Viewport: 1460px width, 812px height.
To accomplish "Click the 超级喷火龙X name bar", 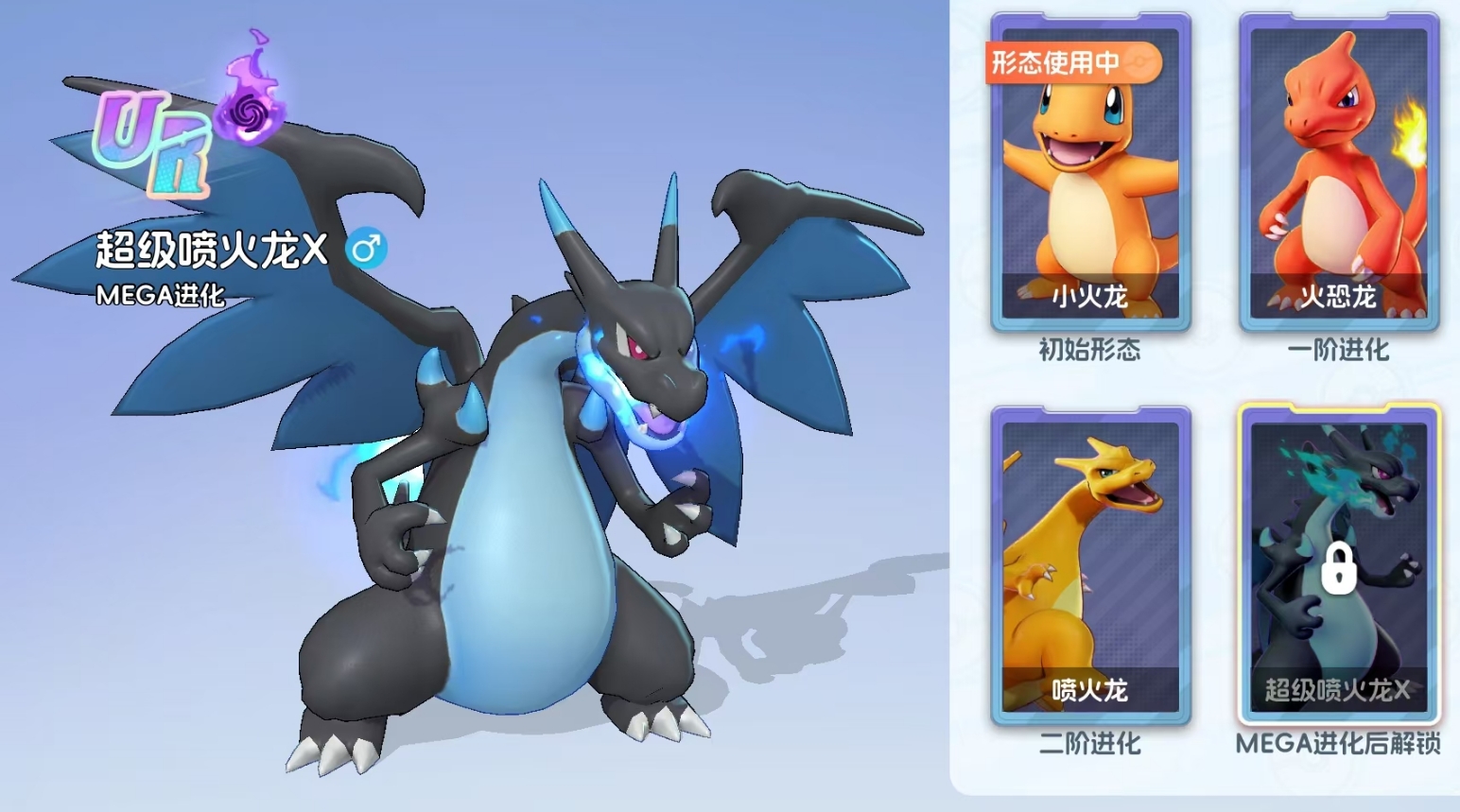I will point(211,251).
